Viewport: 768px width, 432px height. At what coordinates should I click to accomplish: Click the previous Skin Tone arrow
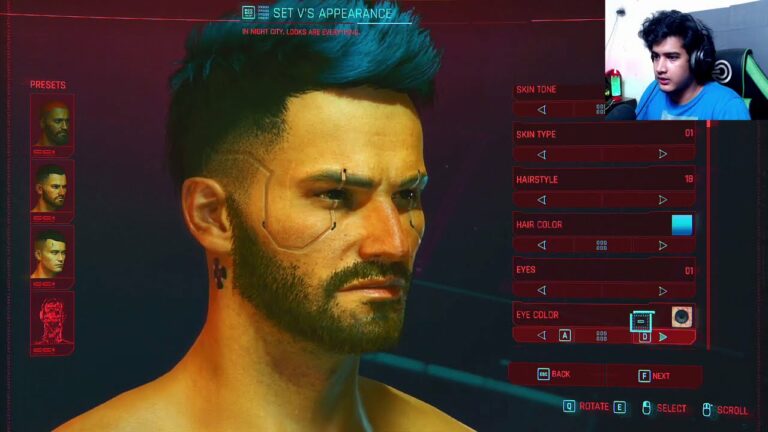pos(542,109)
